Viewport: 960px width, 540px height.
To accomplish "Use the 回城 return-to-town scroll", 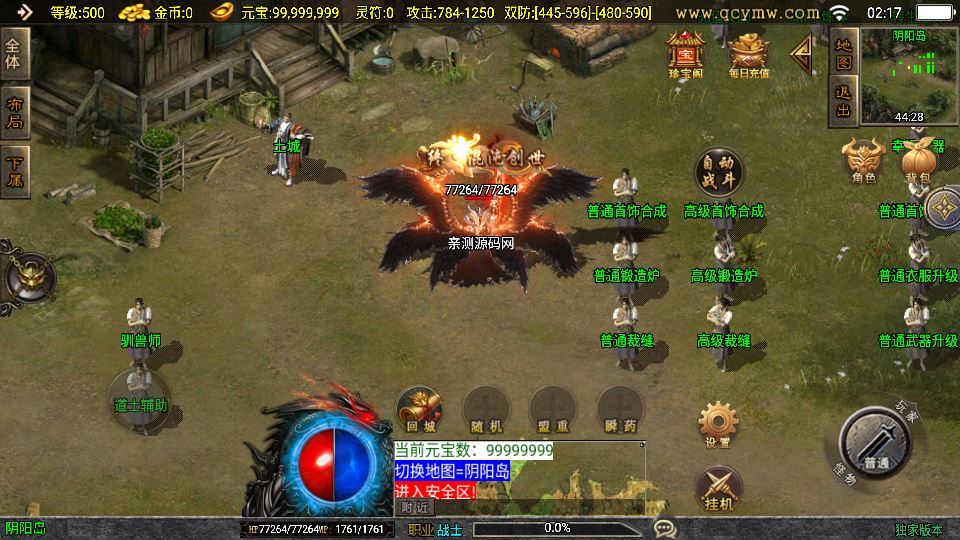I will coord(420,410).
